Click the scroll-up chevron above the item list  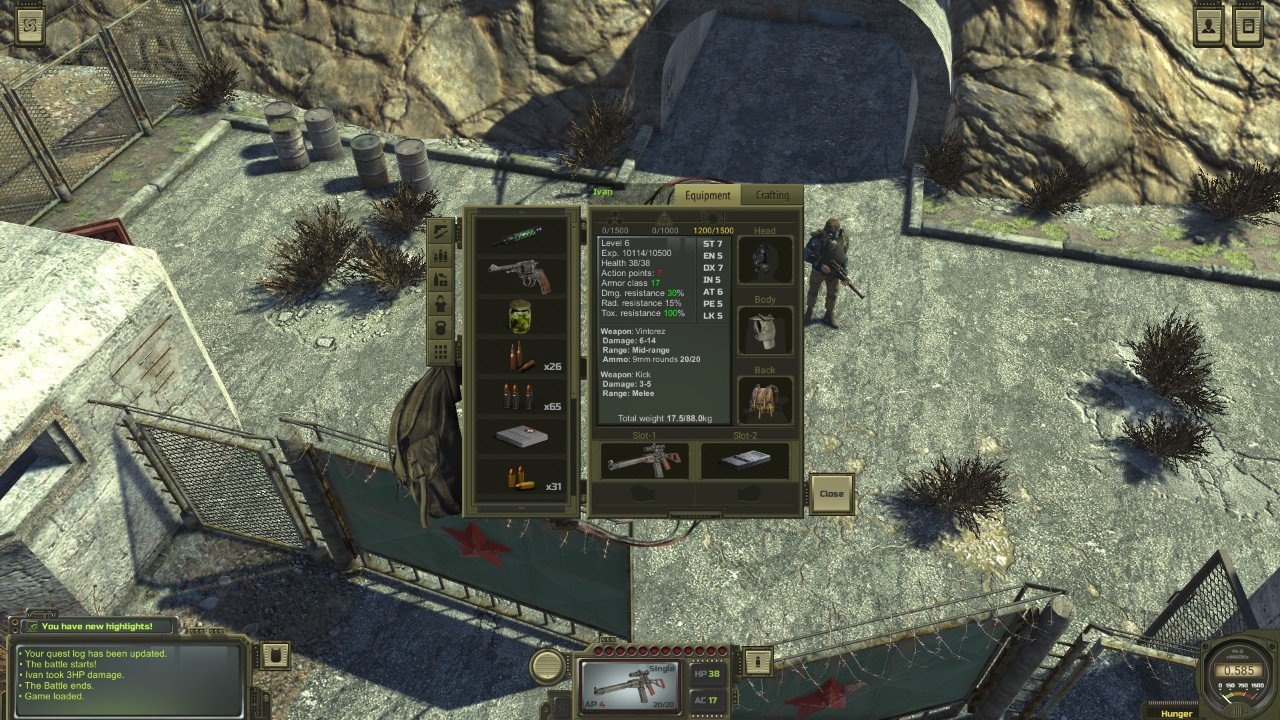point(522,212)
